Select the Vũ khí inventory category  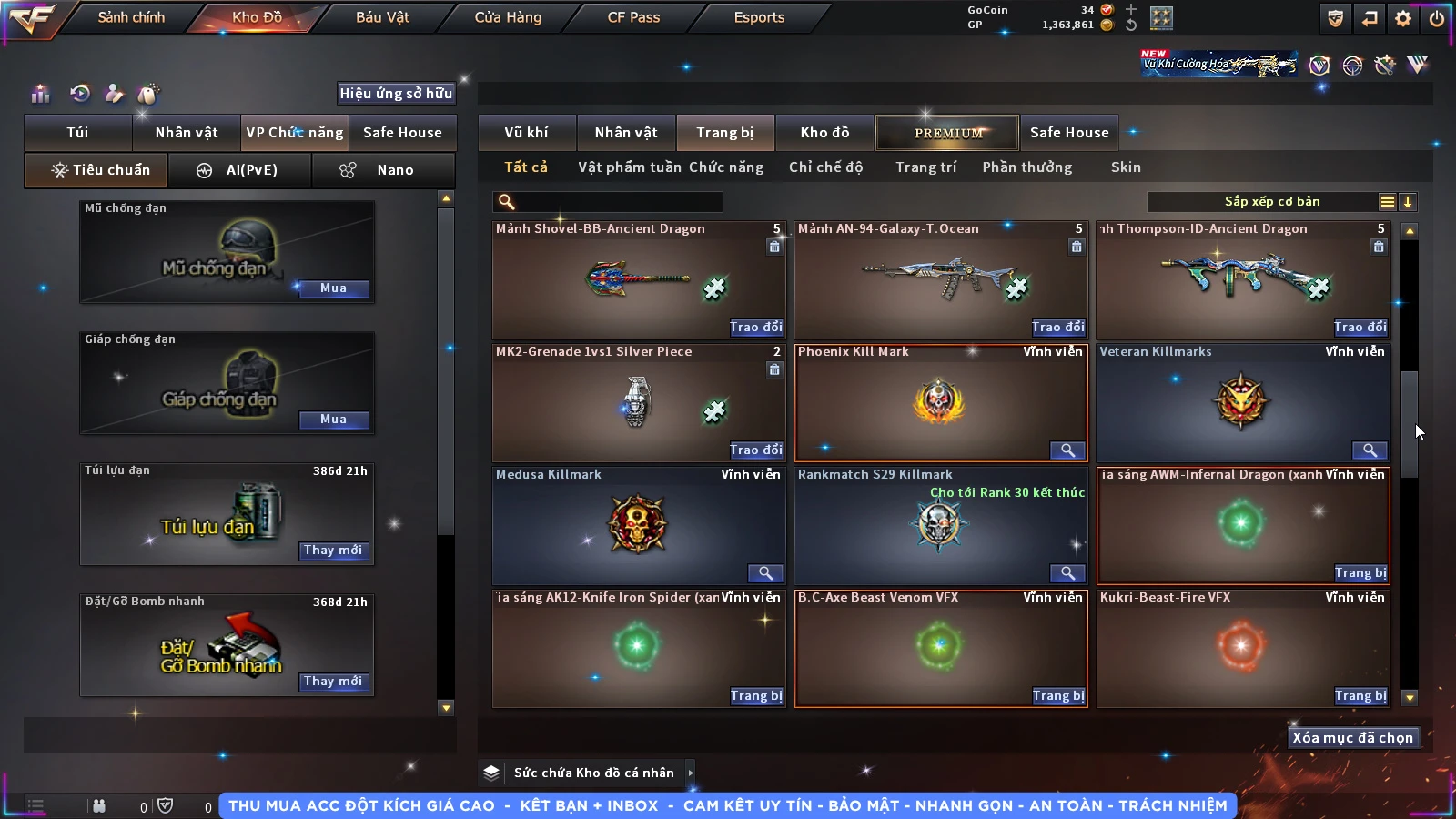coord(526,133)
